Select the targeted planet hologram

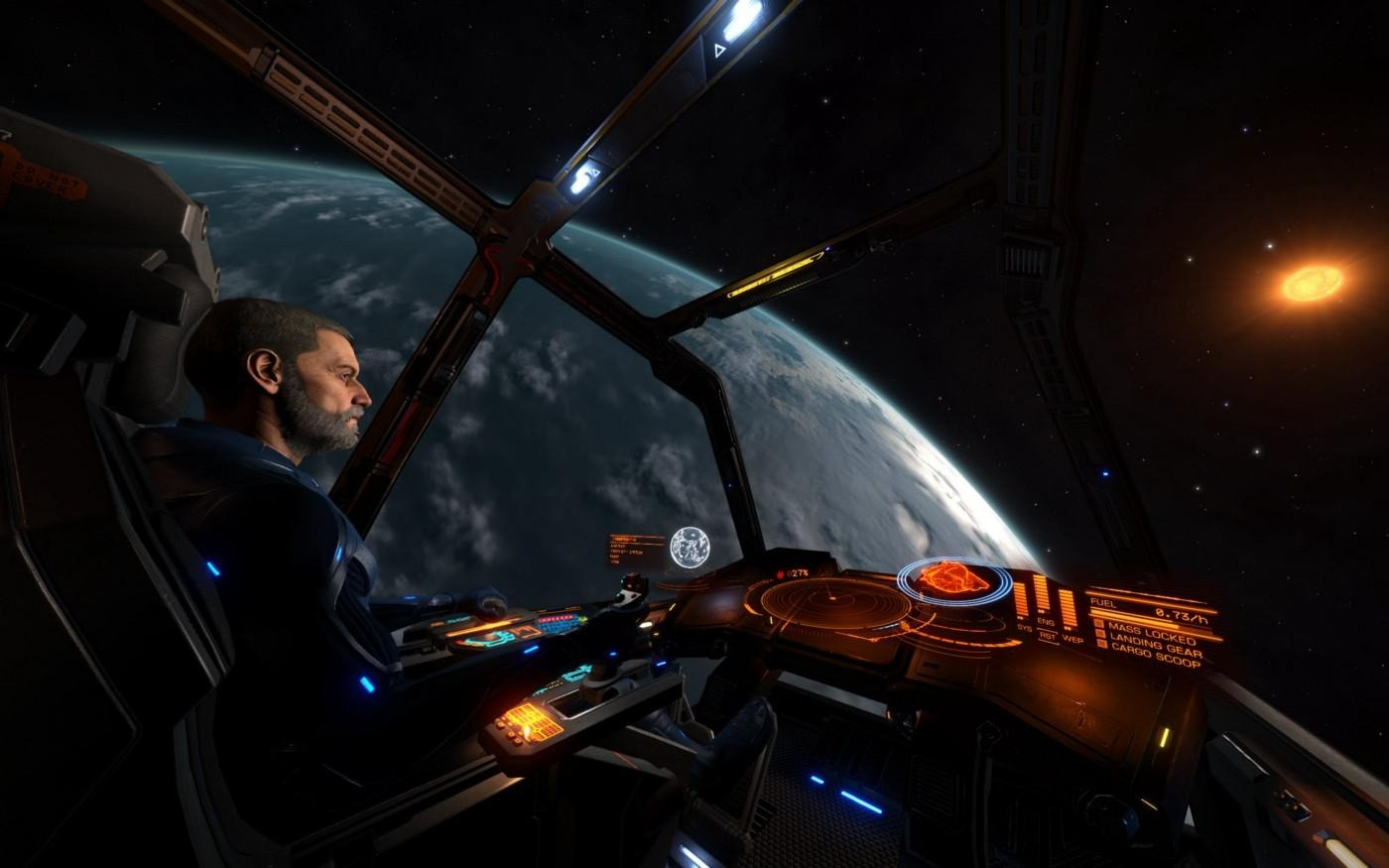click(690, 548)
